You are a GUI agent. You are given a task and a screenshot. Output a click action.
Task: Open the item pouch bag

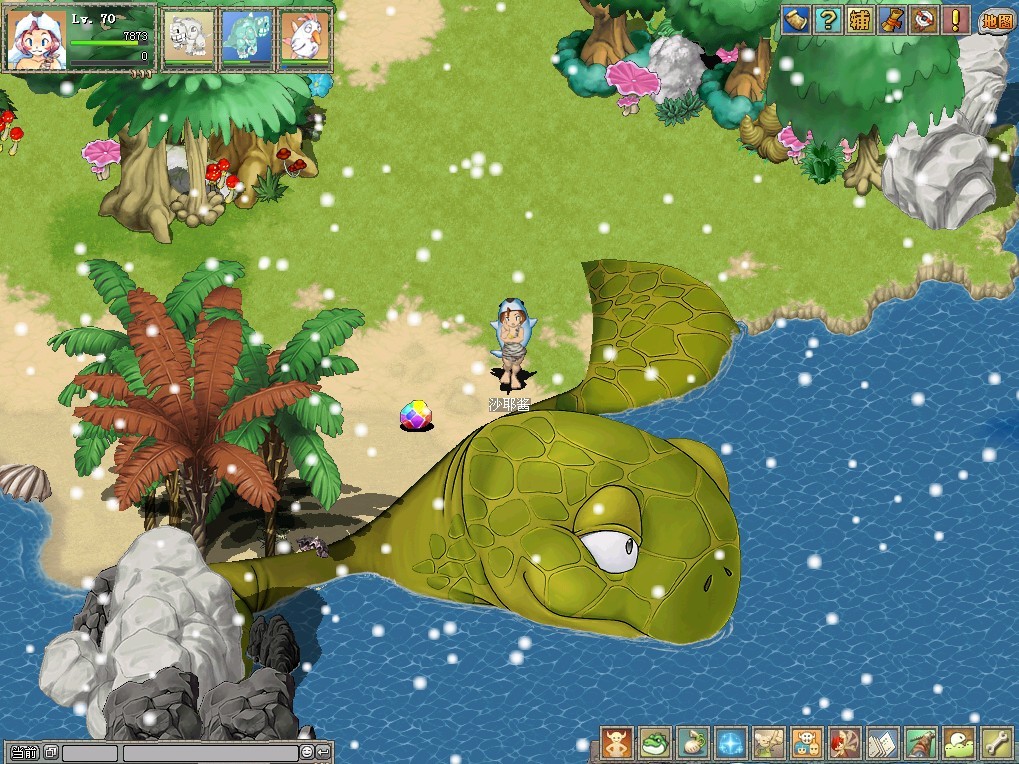click(692, 743)
